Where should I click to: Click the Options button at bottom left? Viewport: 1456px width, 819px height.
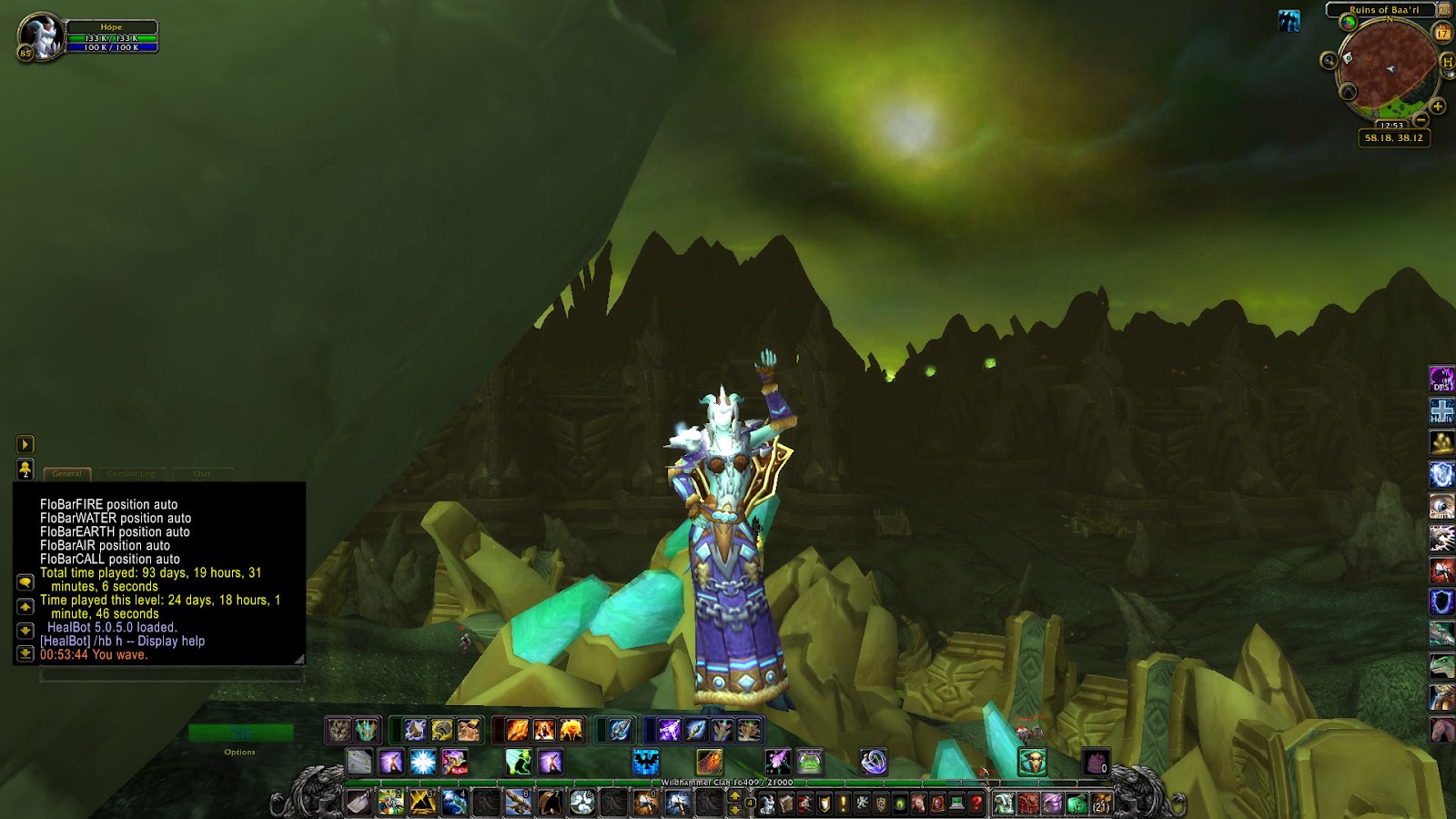[x=238, y=752]
